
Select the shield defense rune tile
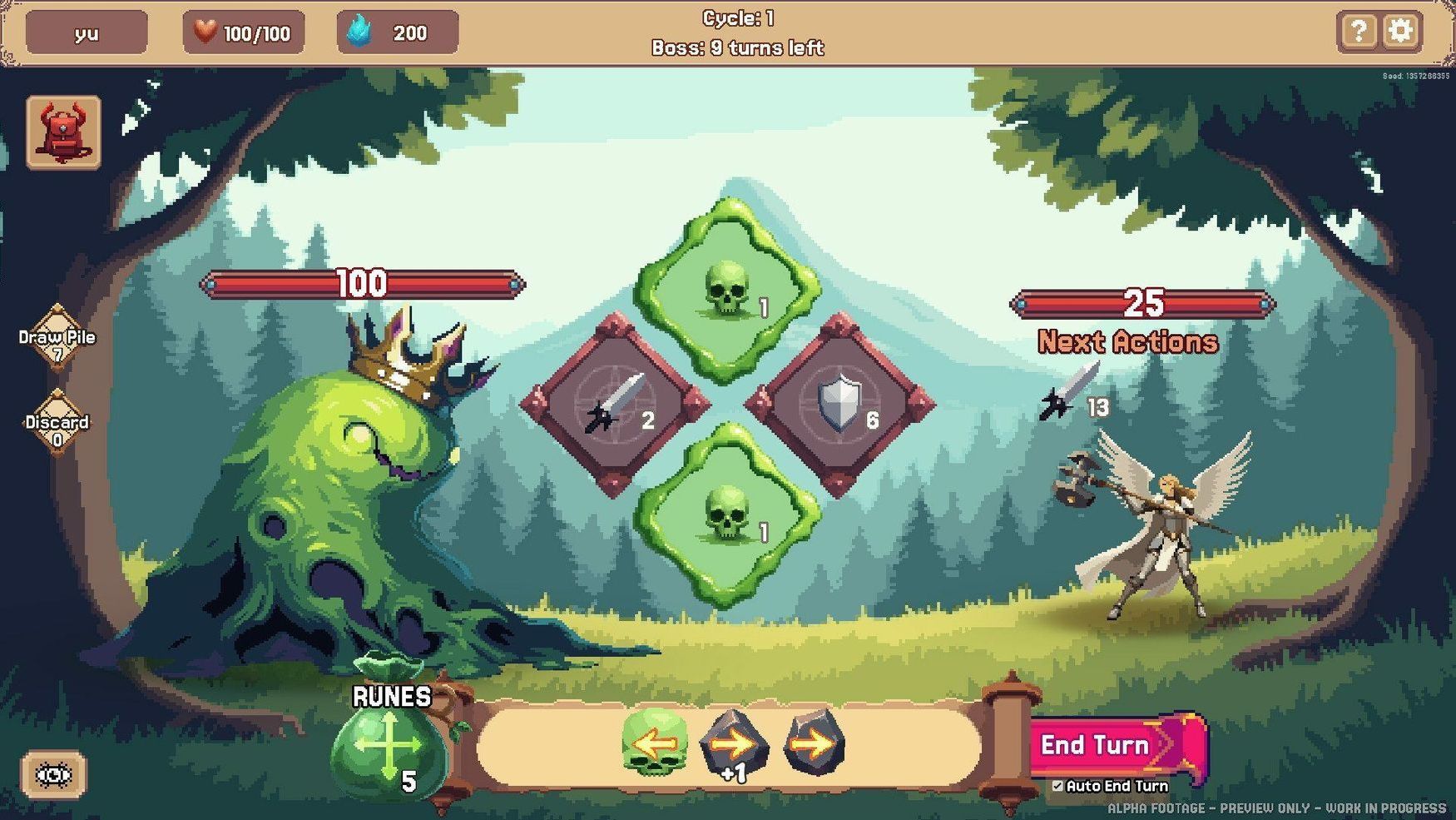click(843, 403)
